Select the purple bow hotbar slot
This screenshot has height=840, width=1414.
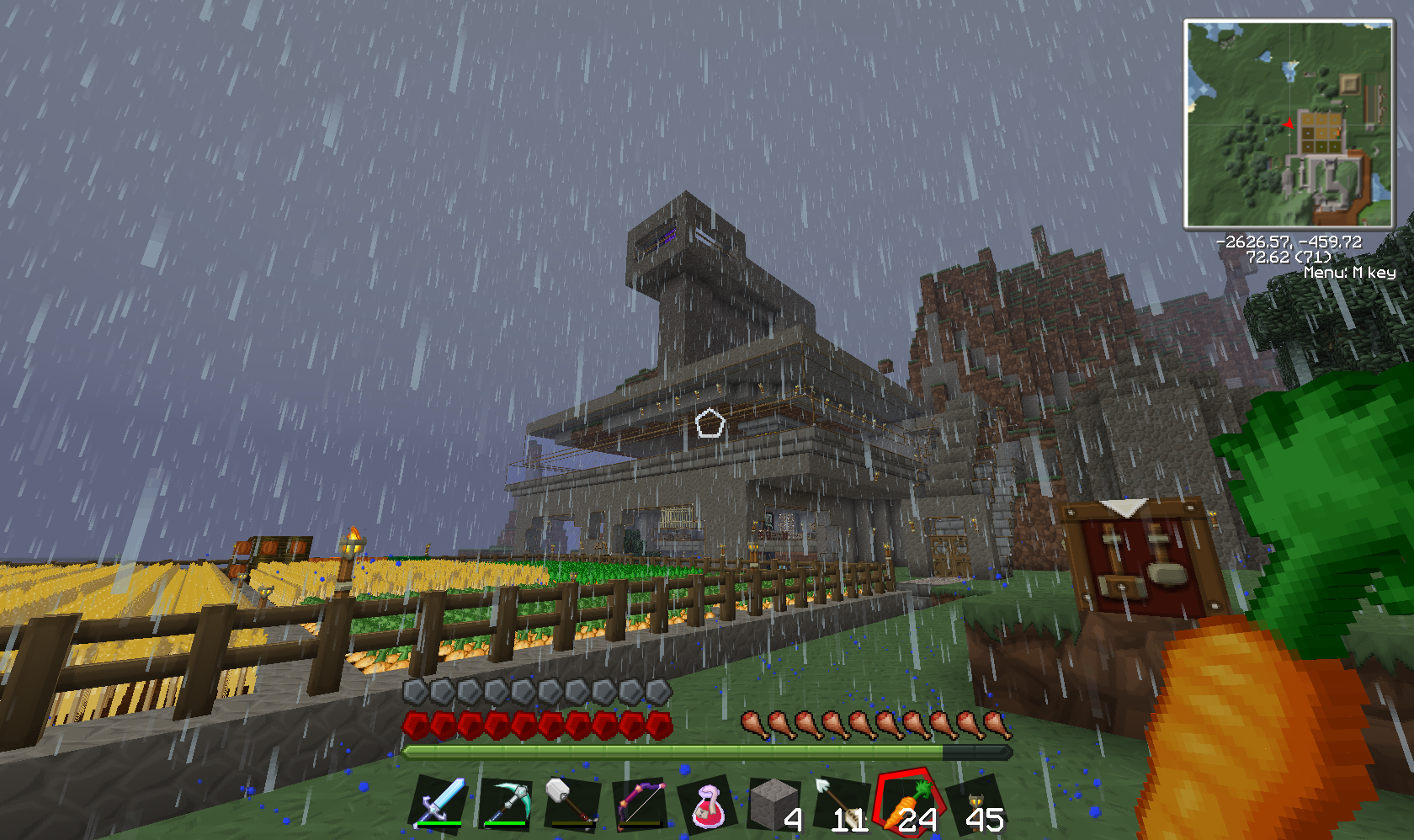[x=640, y=804]
